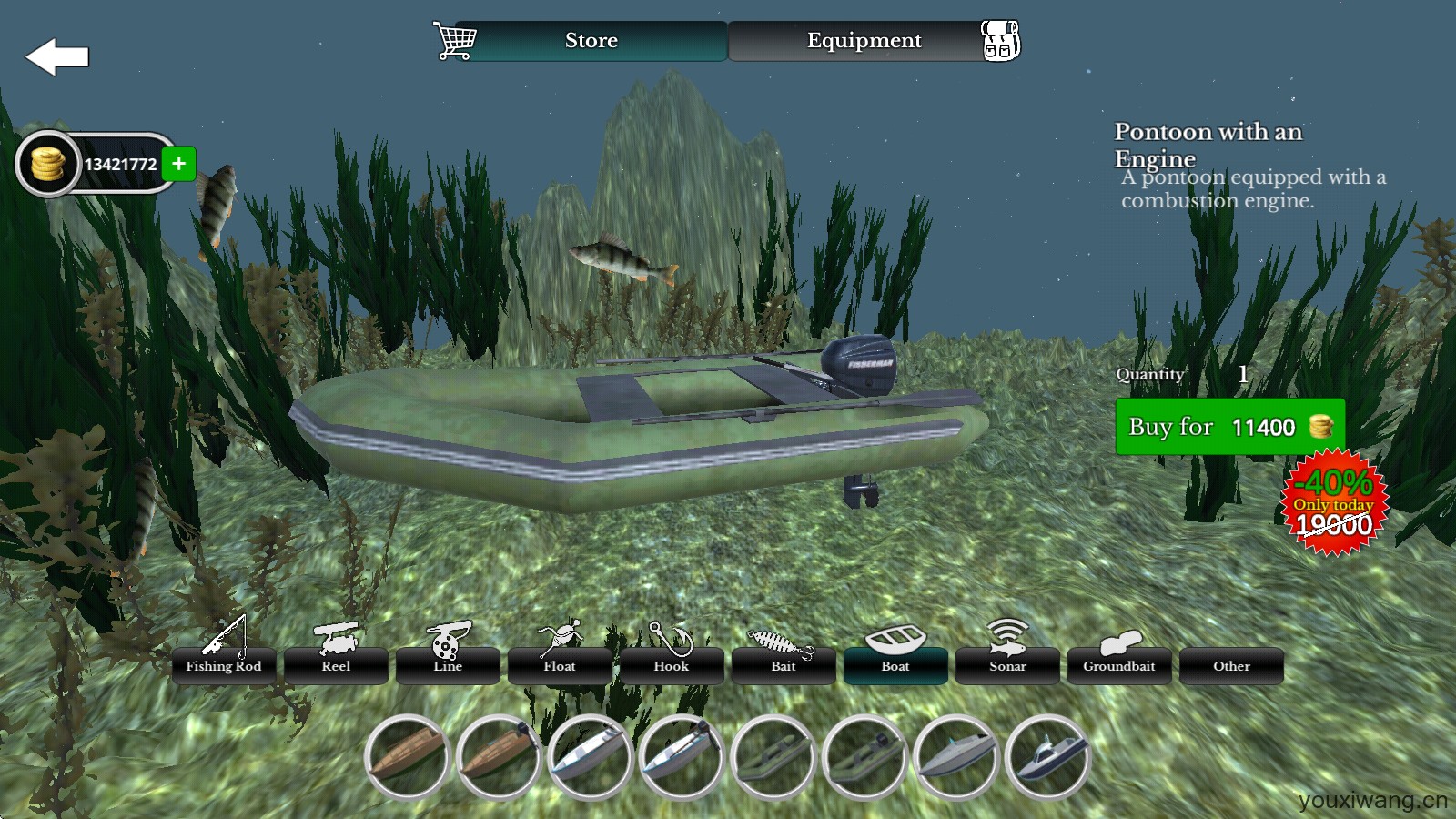
Task: Open the Reel category
Action: (x=336, y=665)
